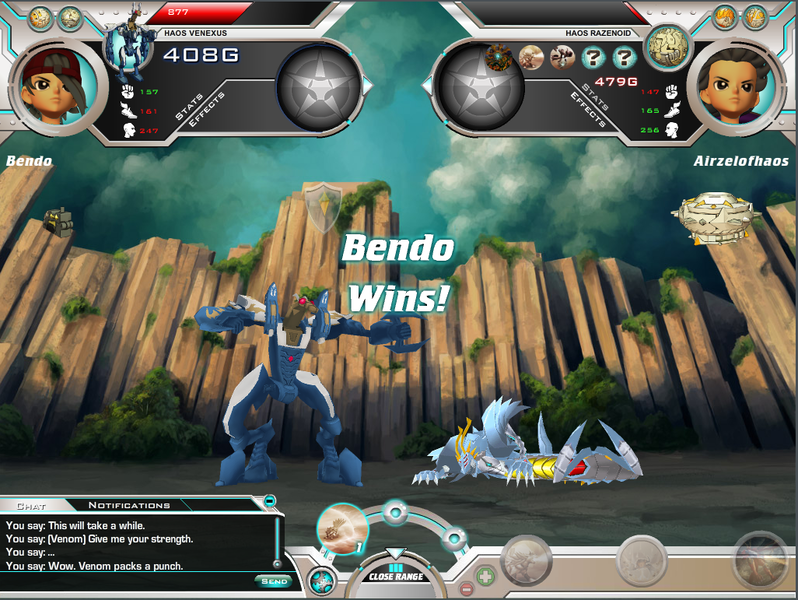Select the Close Range indicator
Viewport: 798px width, 600px height.
395,575
